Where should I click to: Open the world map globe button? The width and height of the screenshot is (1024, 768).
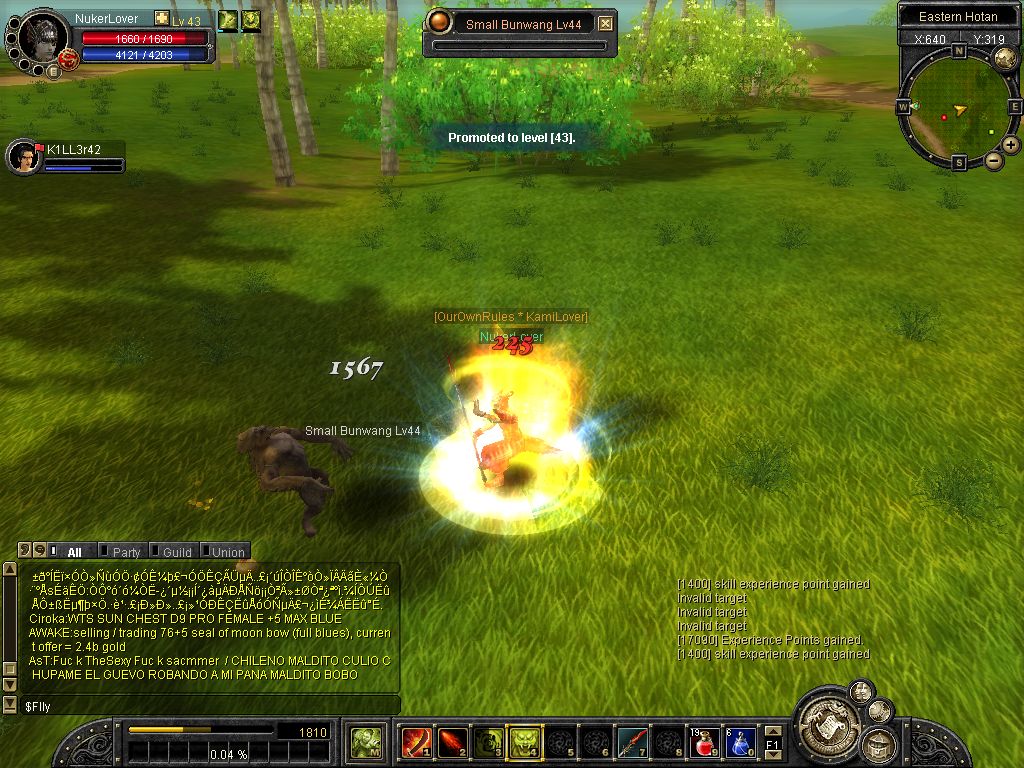point(1005,59)
